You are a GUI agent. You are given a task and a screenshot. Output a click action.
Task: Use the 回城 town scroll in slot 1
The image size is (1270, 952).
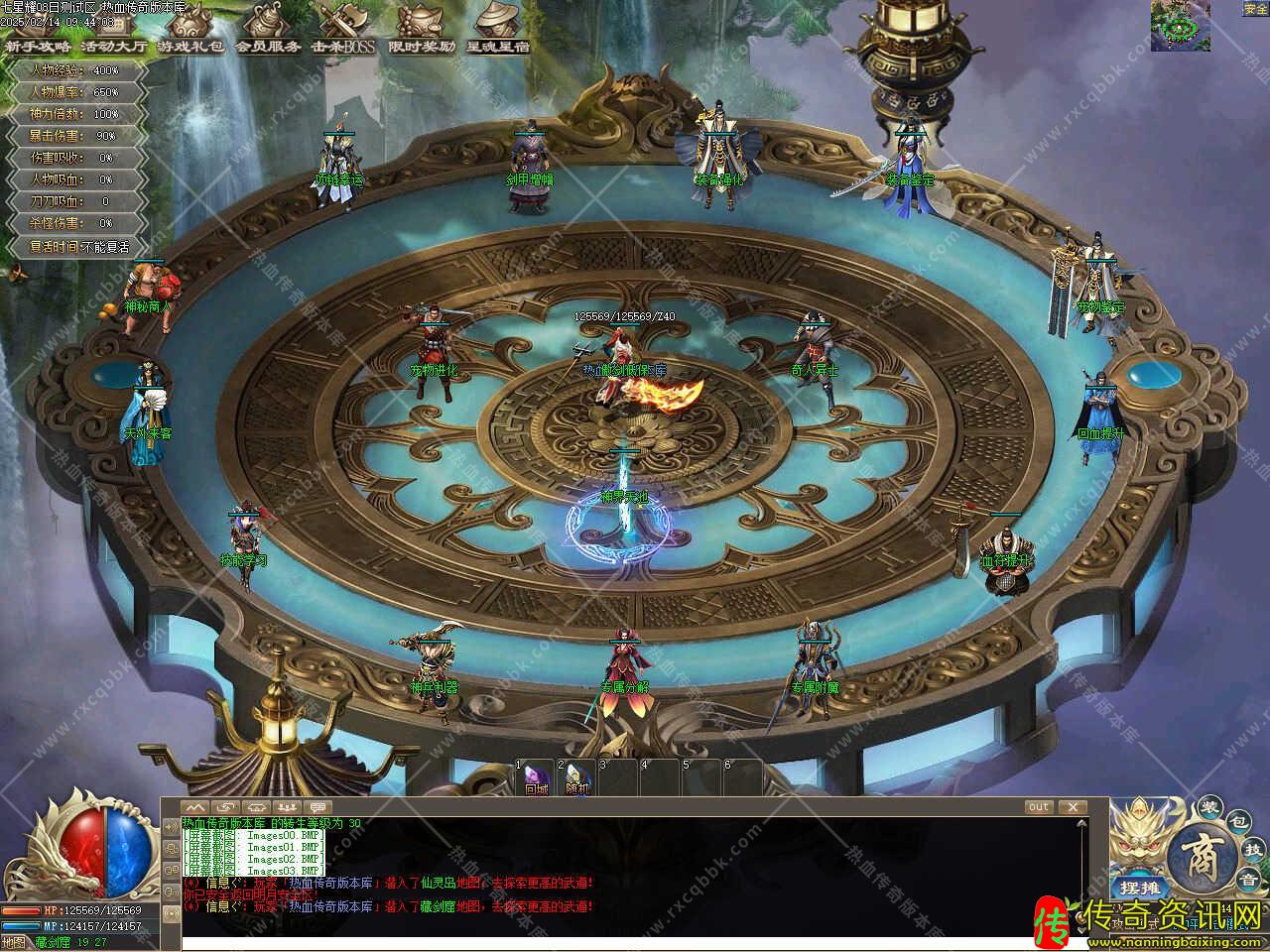[x=536, y=780]
